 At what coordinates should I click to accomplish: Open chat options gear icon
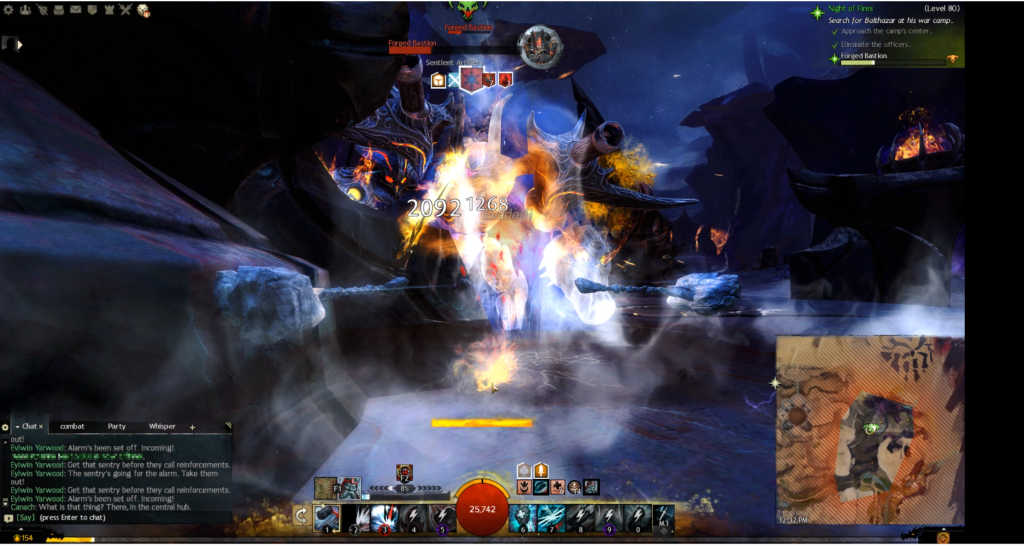5,428
